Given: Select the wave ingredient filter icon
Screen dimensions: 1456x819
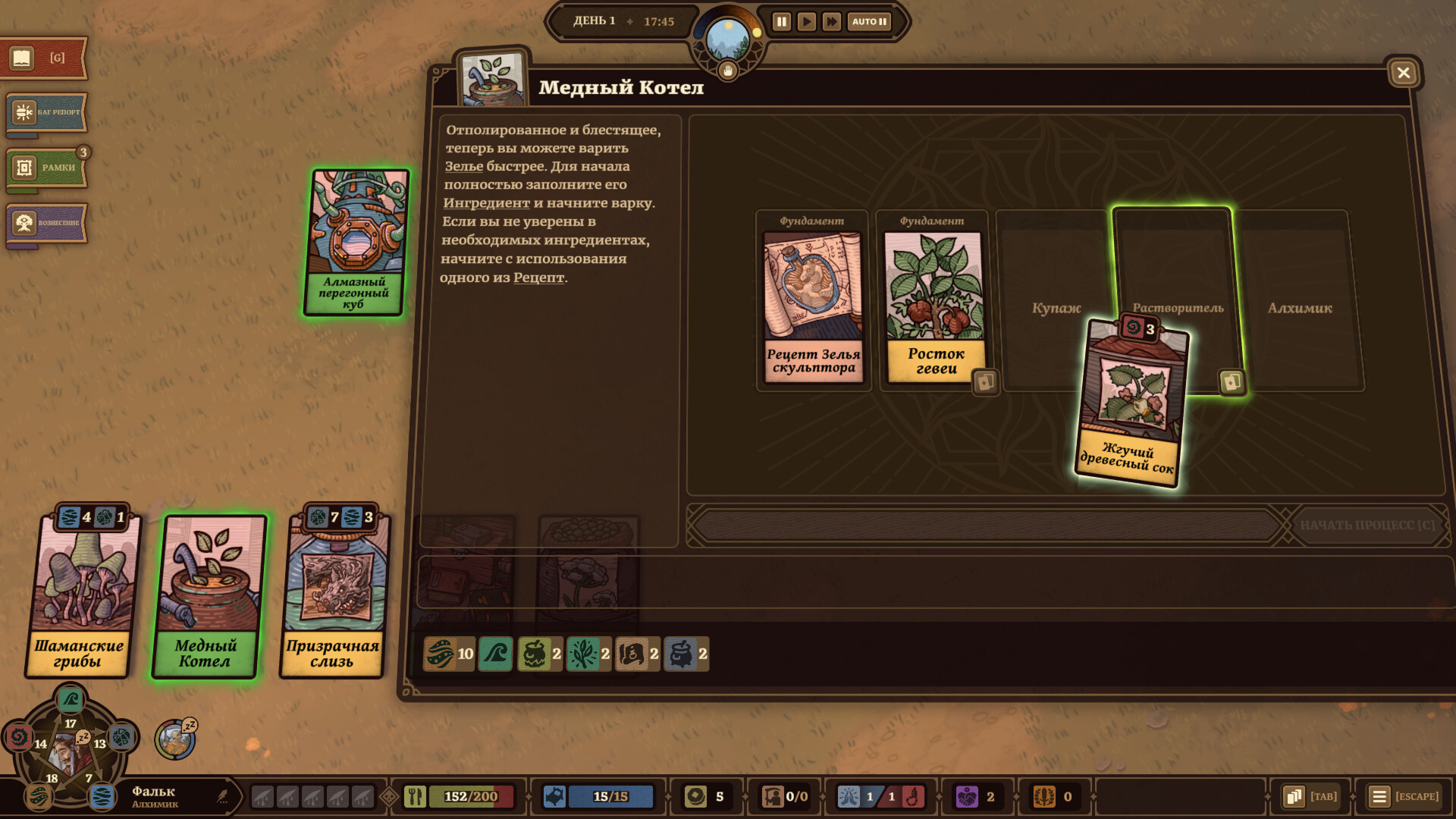Looking at the screenshot, I should [494, 654].
